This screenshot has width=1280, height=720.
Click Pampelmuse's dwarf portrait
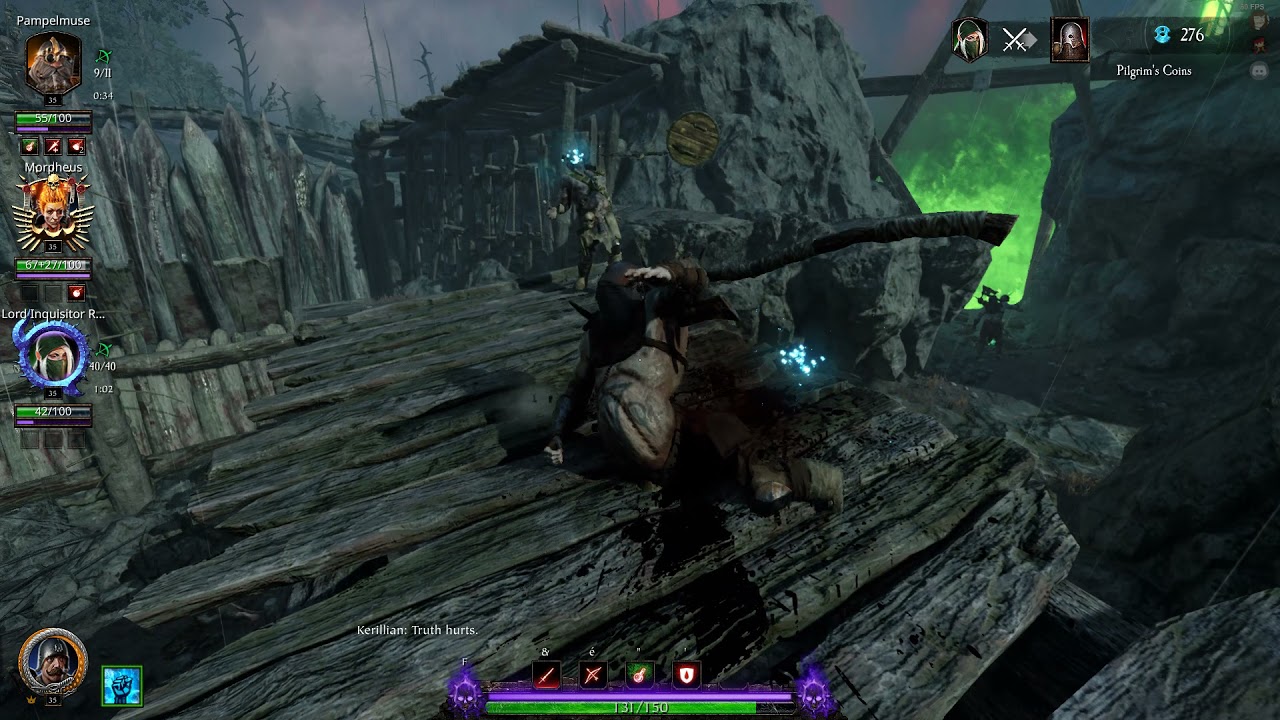pyautogui.click(x=53, y=64)
